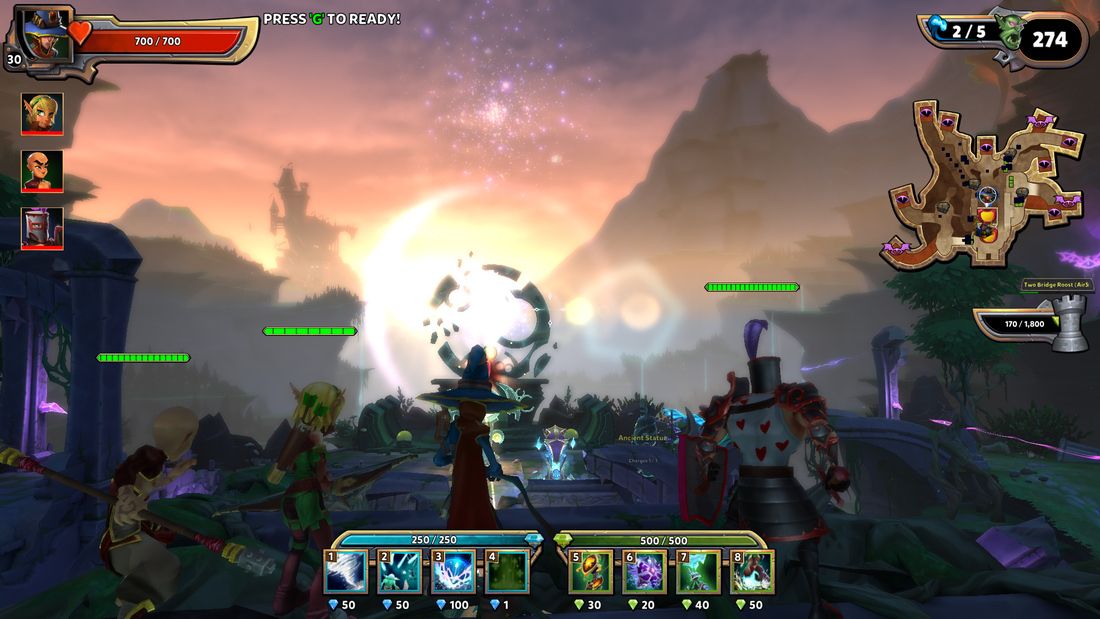Switch to the bald monk hero

[42, 171]
